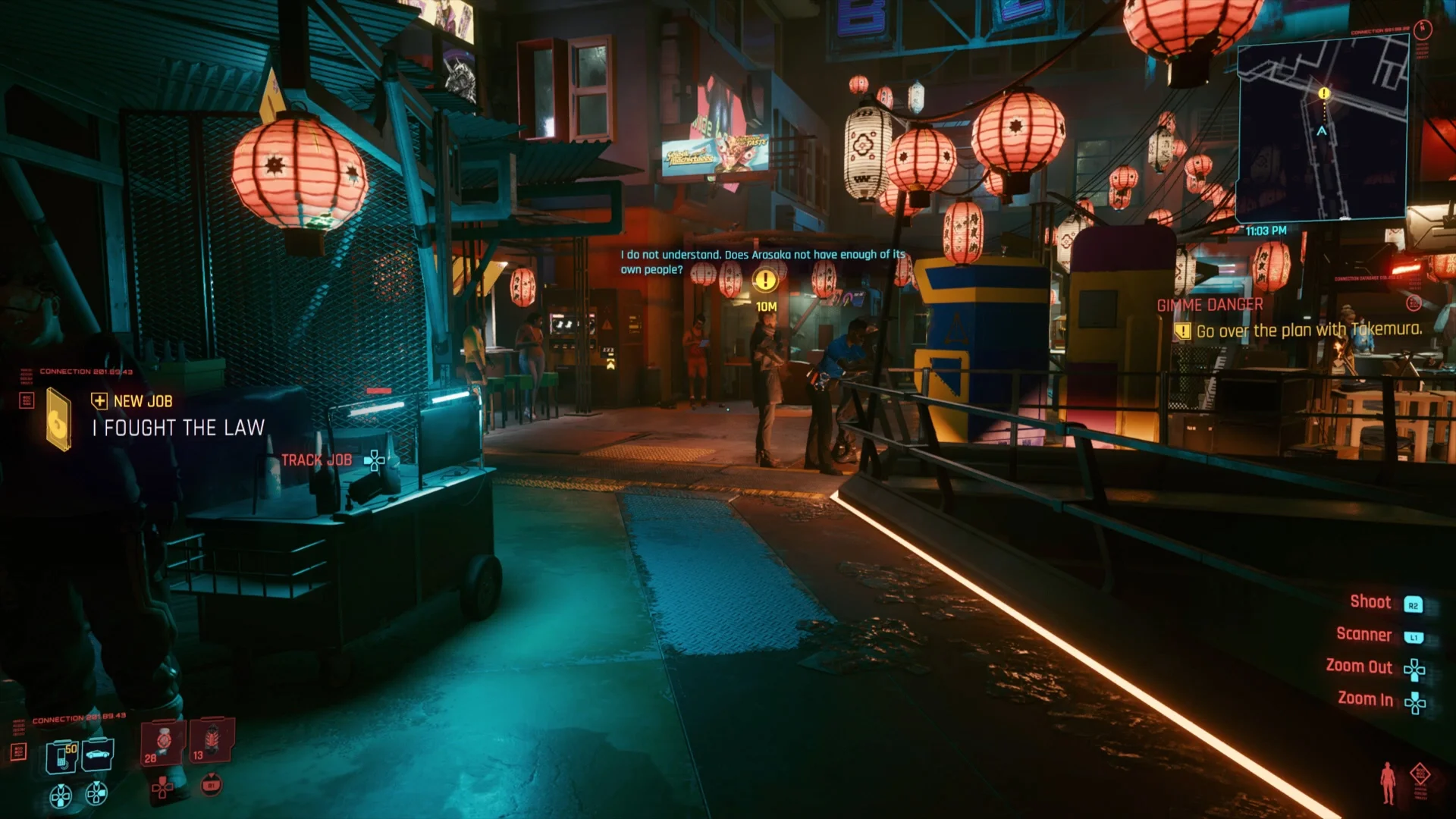Click the yellow quest marker on the minimap

pos(1323,92)
